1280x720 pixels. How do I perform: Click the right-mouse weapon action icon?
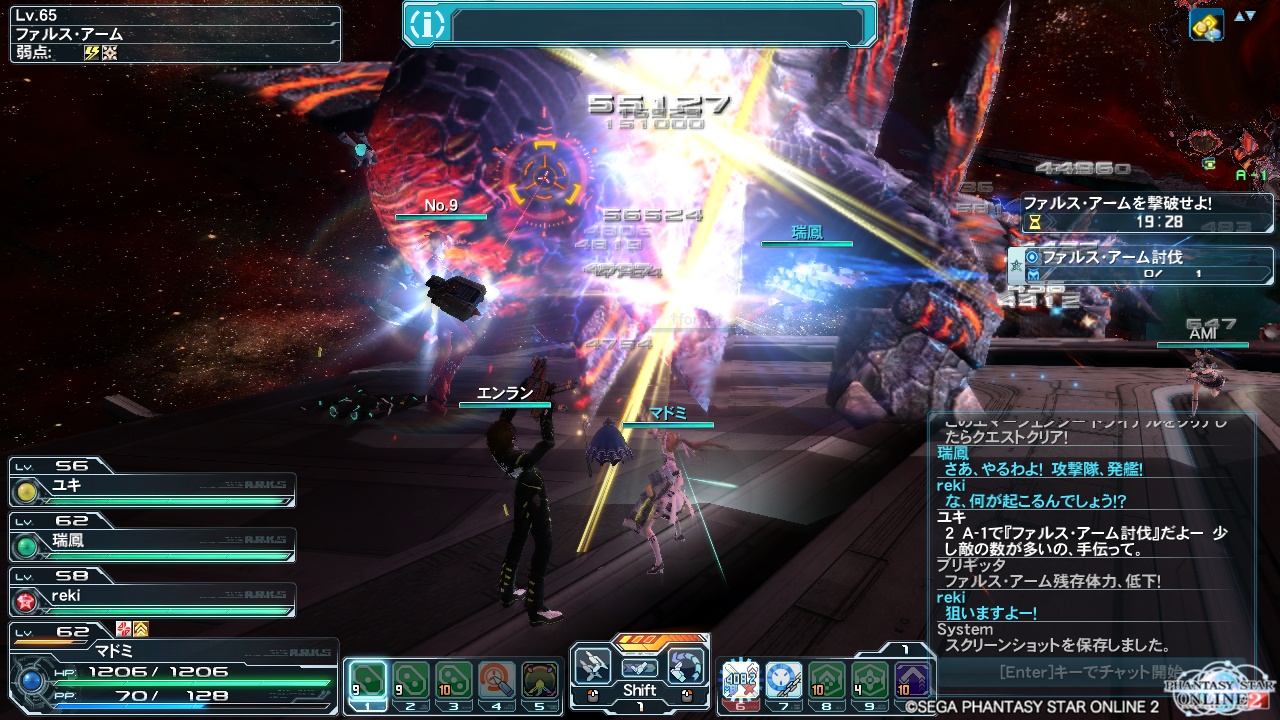686,666
